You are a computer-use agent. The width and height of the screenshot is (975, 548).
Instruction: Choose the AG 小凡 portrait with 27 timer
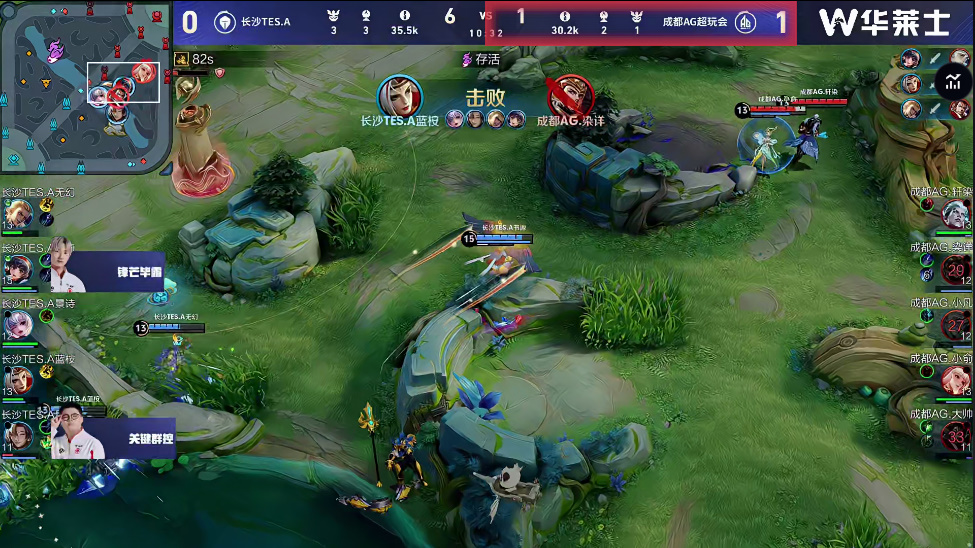(957, 325)
